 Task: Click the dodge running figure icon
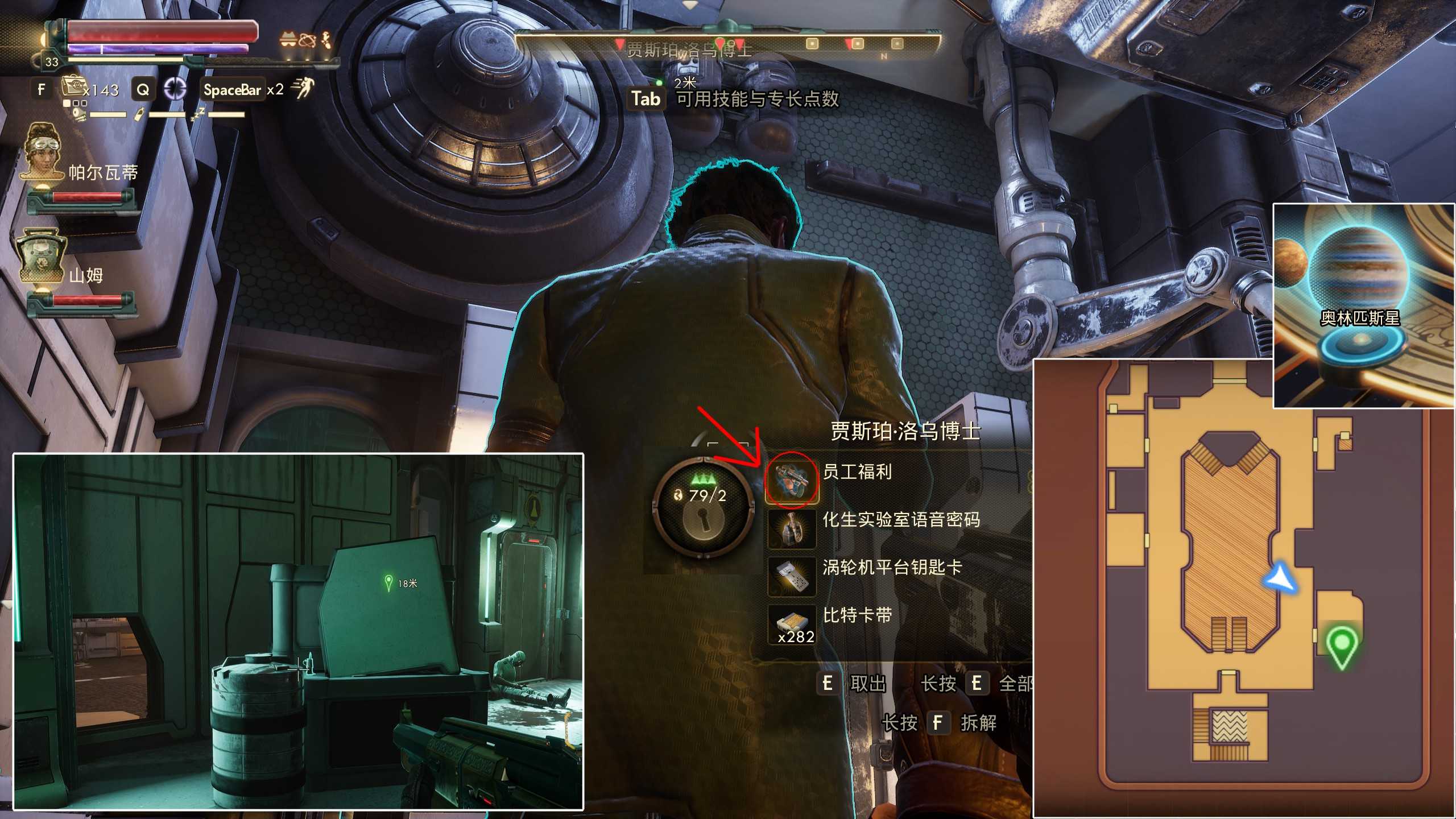302,89
